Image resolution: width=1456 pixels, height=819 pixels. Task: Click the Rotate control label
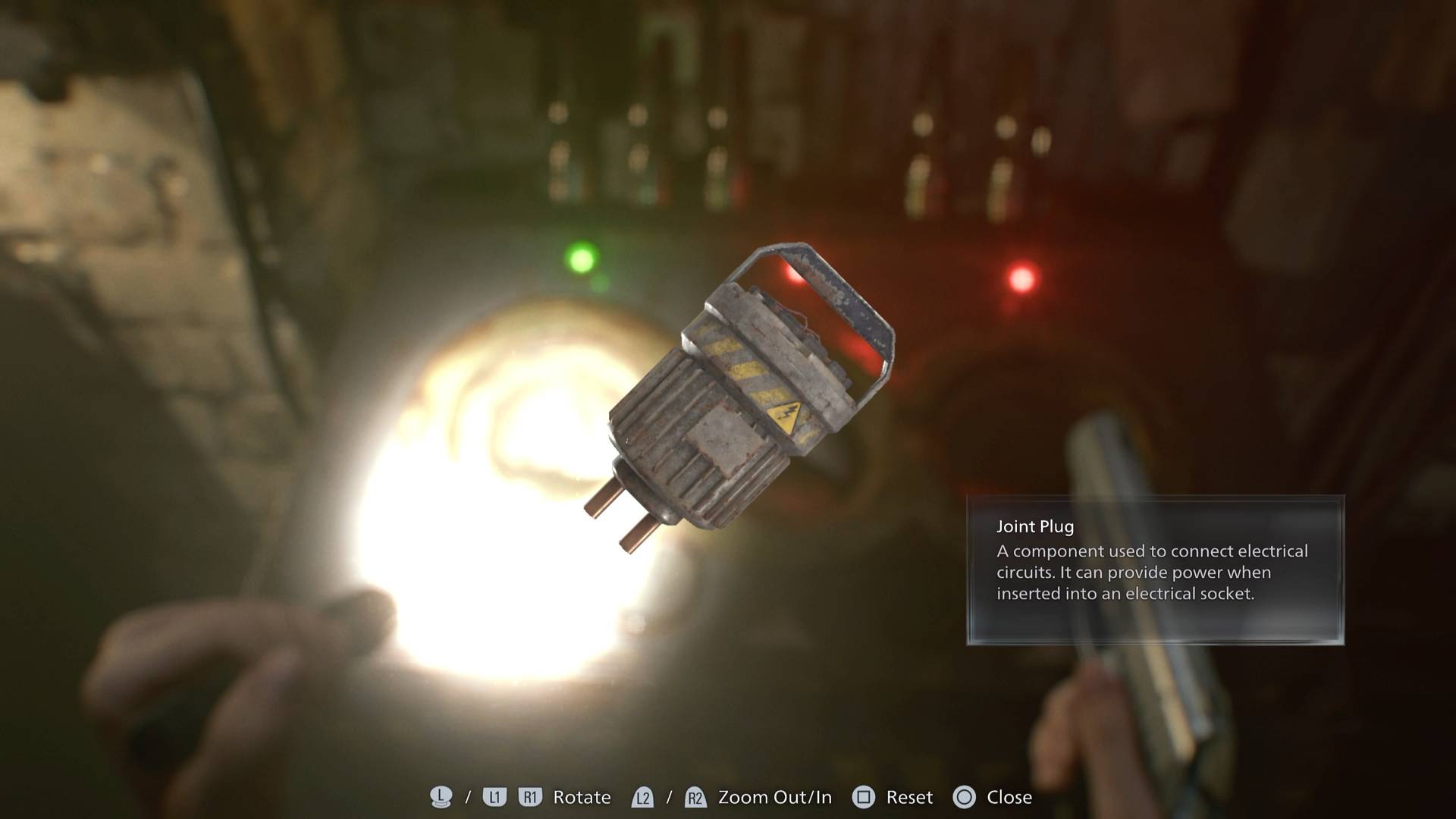point(582,797)
